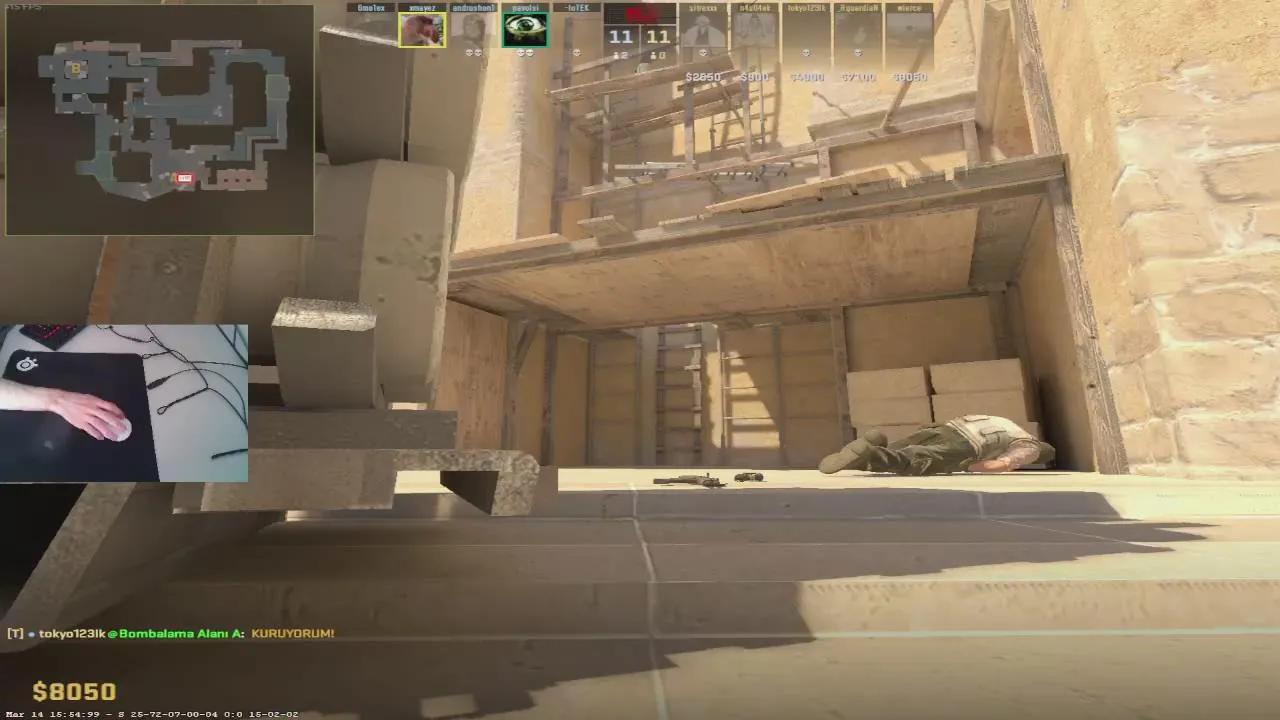Click pavolsi's green eye avatar
1280x720 pixels.
[x=524, y=28]
